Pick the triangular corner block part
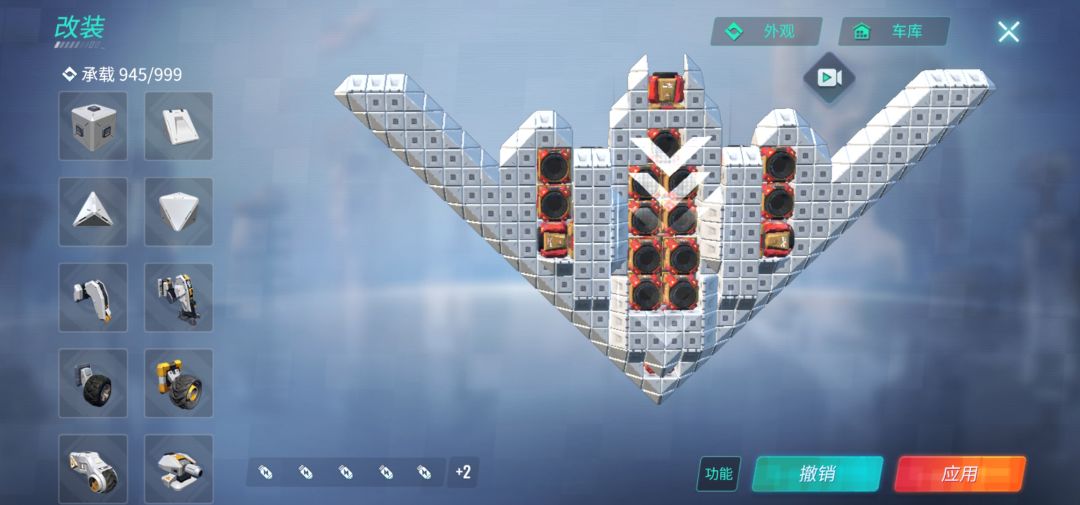 [x=93, y=212]
